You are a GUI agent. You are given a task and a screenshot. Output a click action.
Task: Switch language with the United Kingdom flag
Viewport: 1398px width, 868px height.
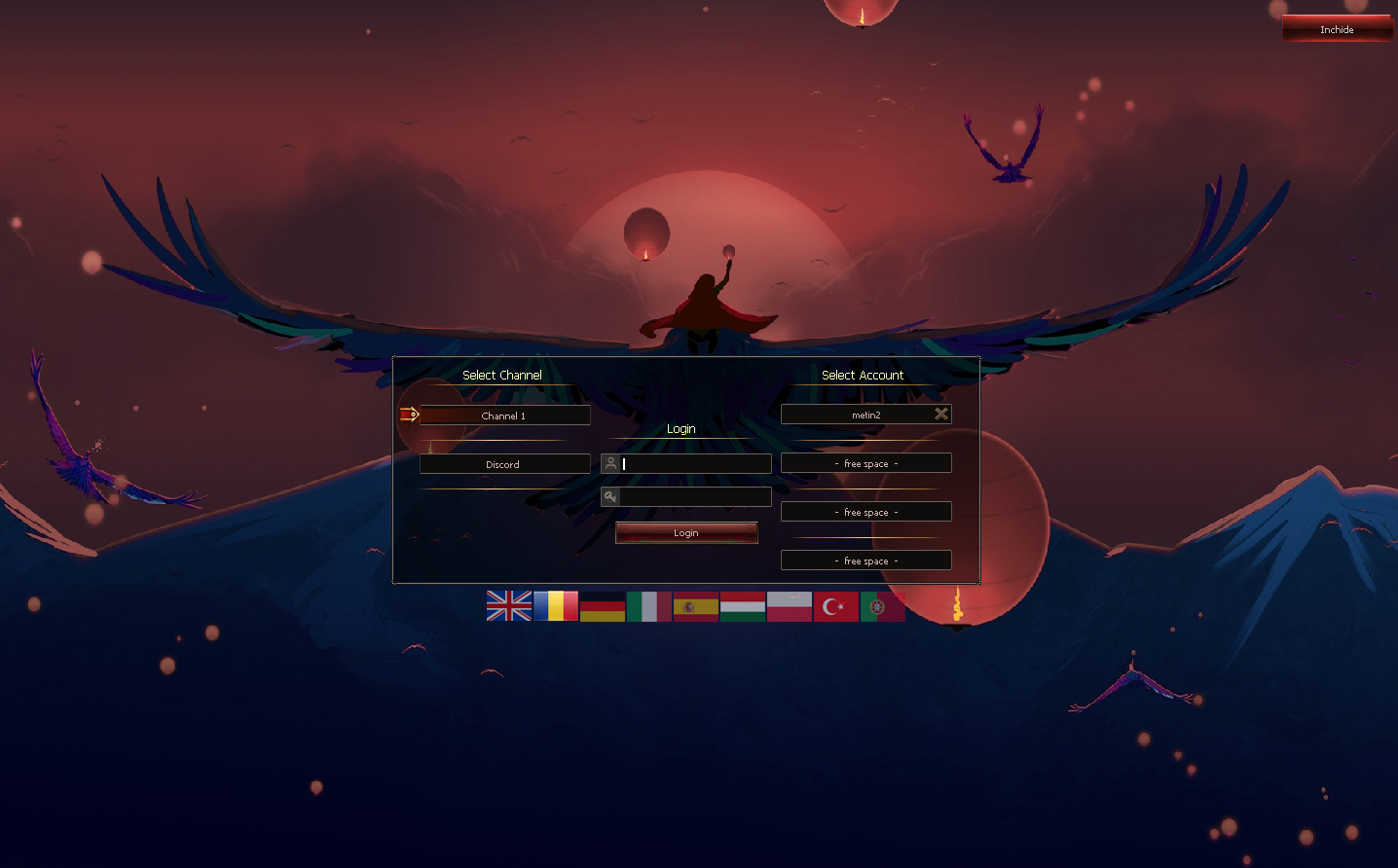509,606
